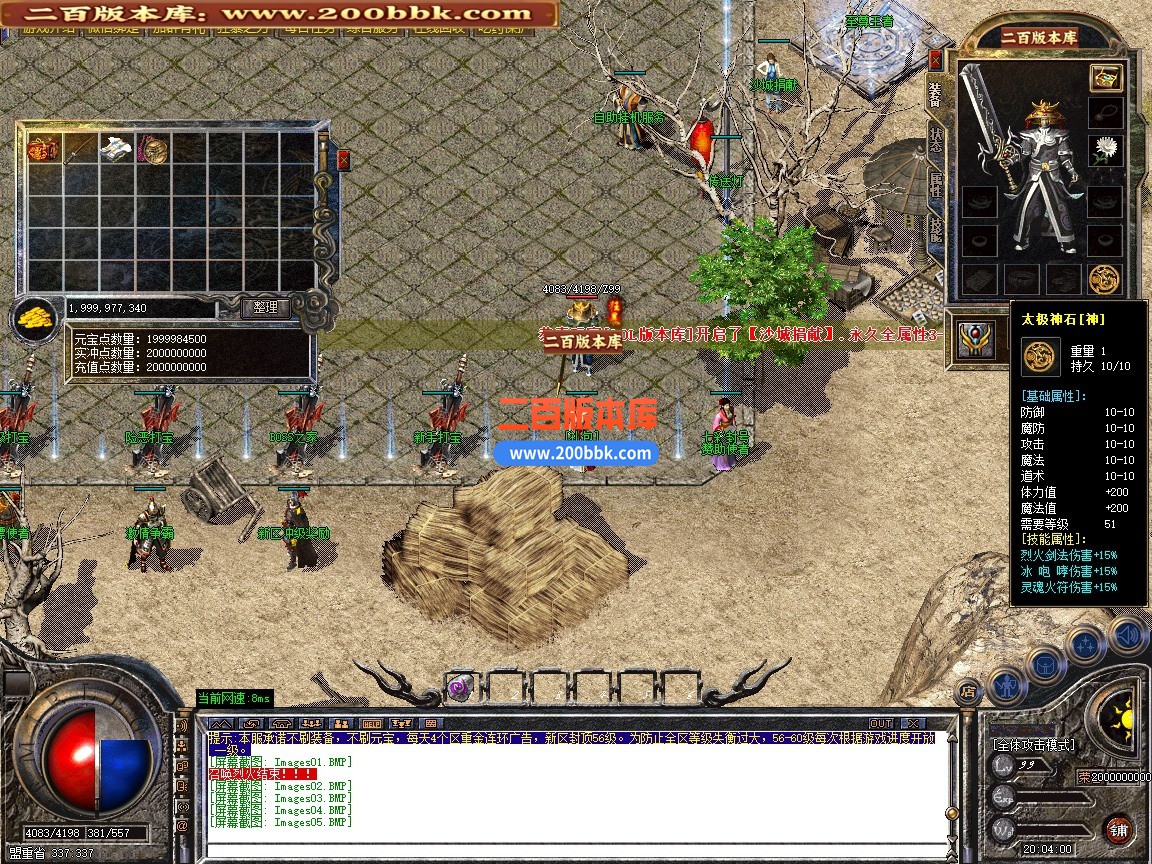Click the golden Taiji stone equipment slot
The height and width of the screenshot is (864, 1152).
[1104, 279]
